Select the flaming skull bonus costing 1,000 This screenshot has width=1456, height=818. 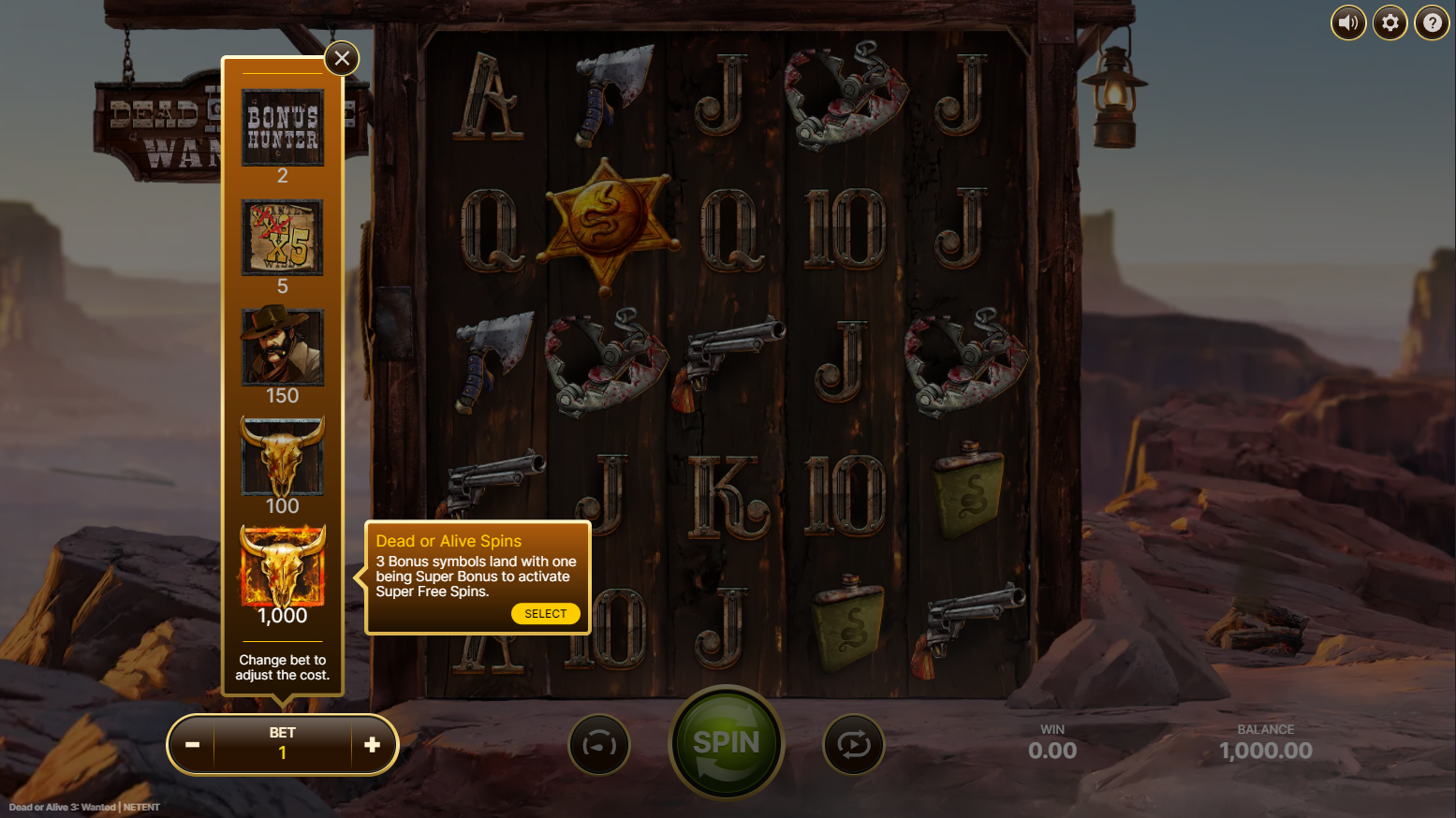[283, 566]
